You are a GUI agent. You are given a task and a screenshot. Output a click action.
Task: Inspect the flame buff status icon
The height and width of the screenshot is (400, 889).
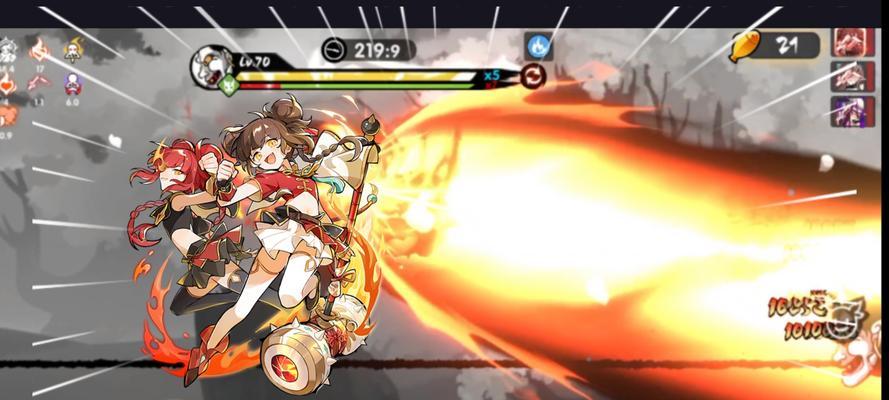(x=39, y=50)
